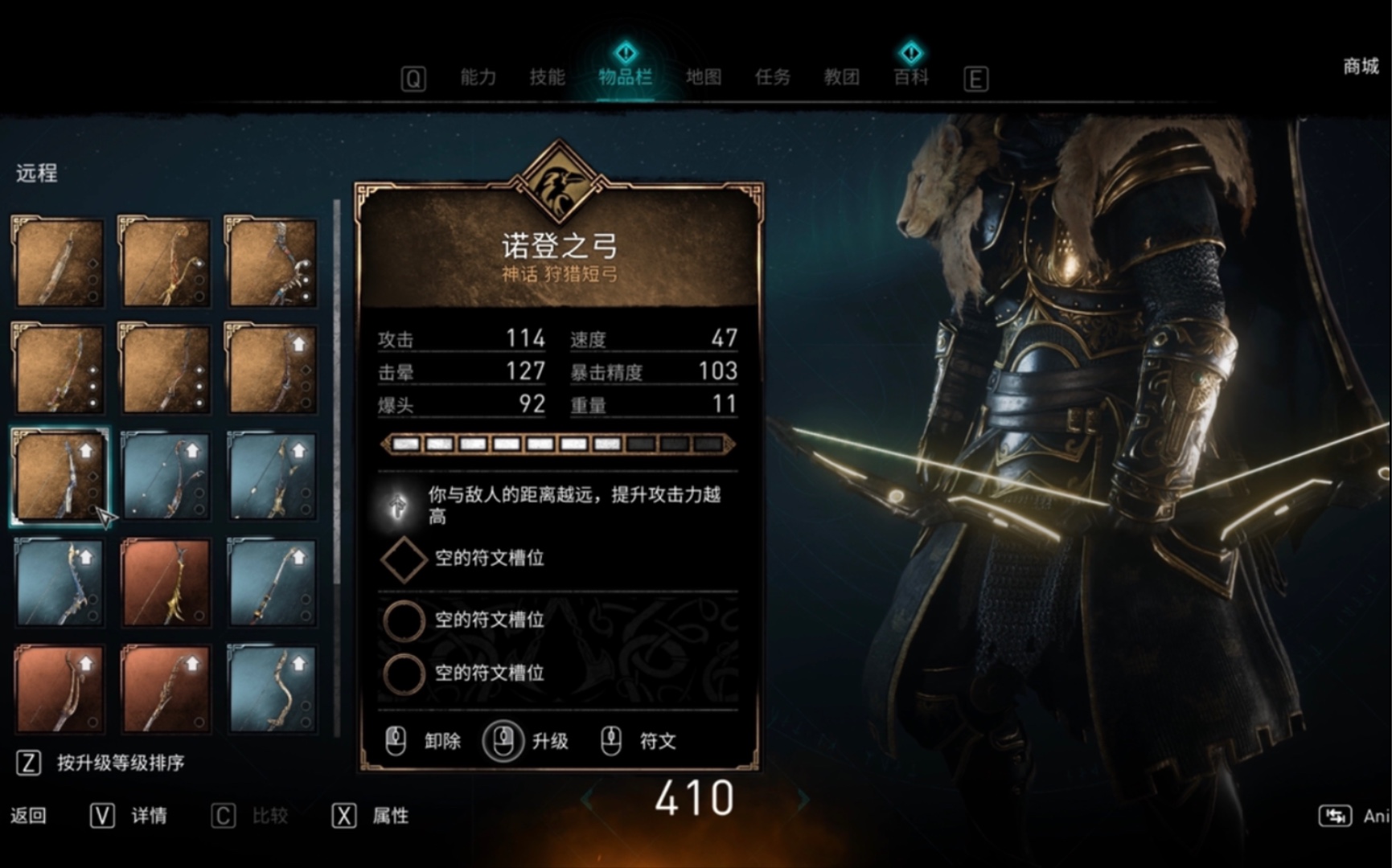Cycle to the next category with right arrow

point(803,799)
